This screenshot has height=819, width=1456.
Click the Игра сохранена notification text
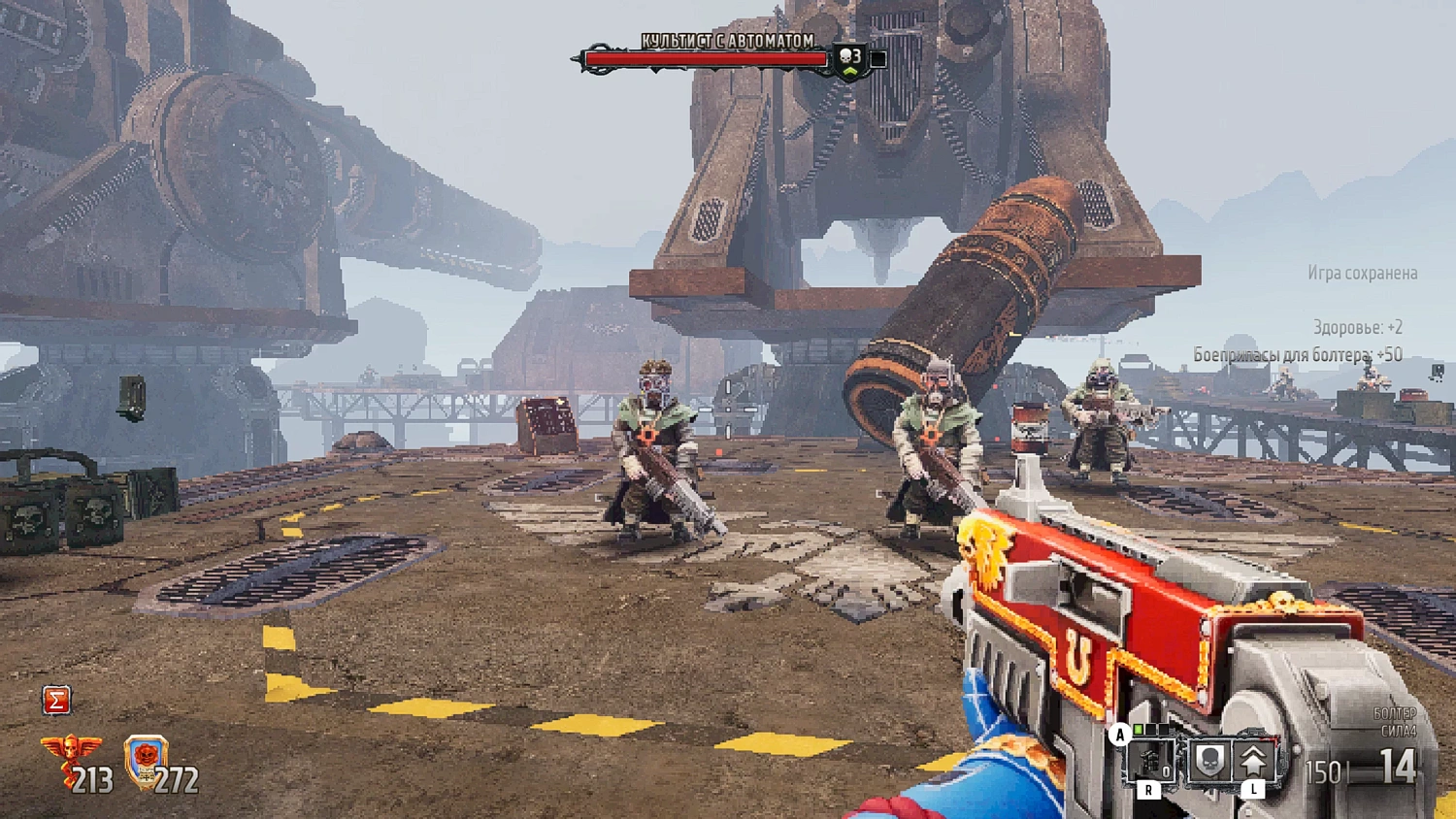[x=1365, y=274]
